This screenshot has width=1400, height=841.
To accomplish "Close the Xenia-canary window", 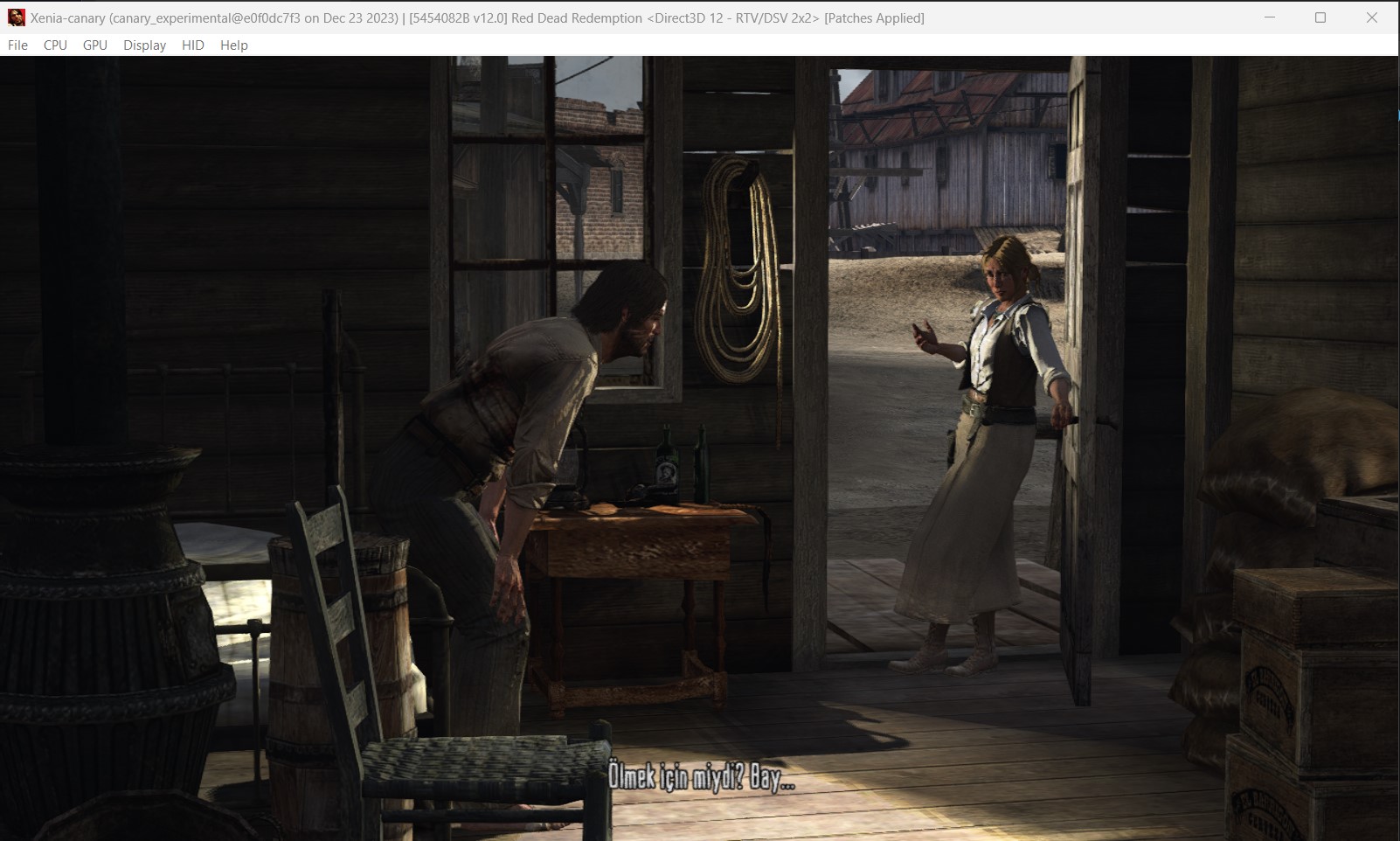I will point(1371,17).
